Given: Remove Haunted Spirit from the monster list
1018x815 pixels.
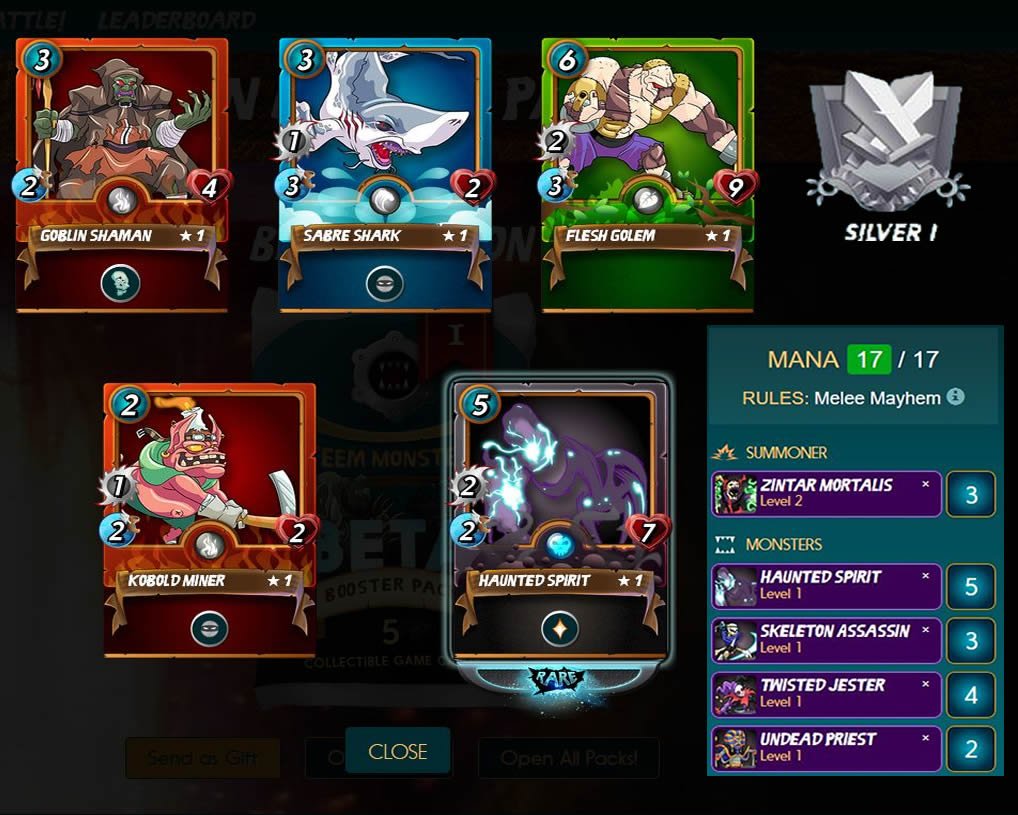Looking at the screenshot, I should [925, 576].
